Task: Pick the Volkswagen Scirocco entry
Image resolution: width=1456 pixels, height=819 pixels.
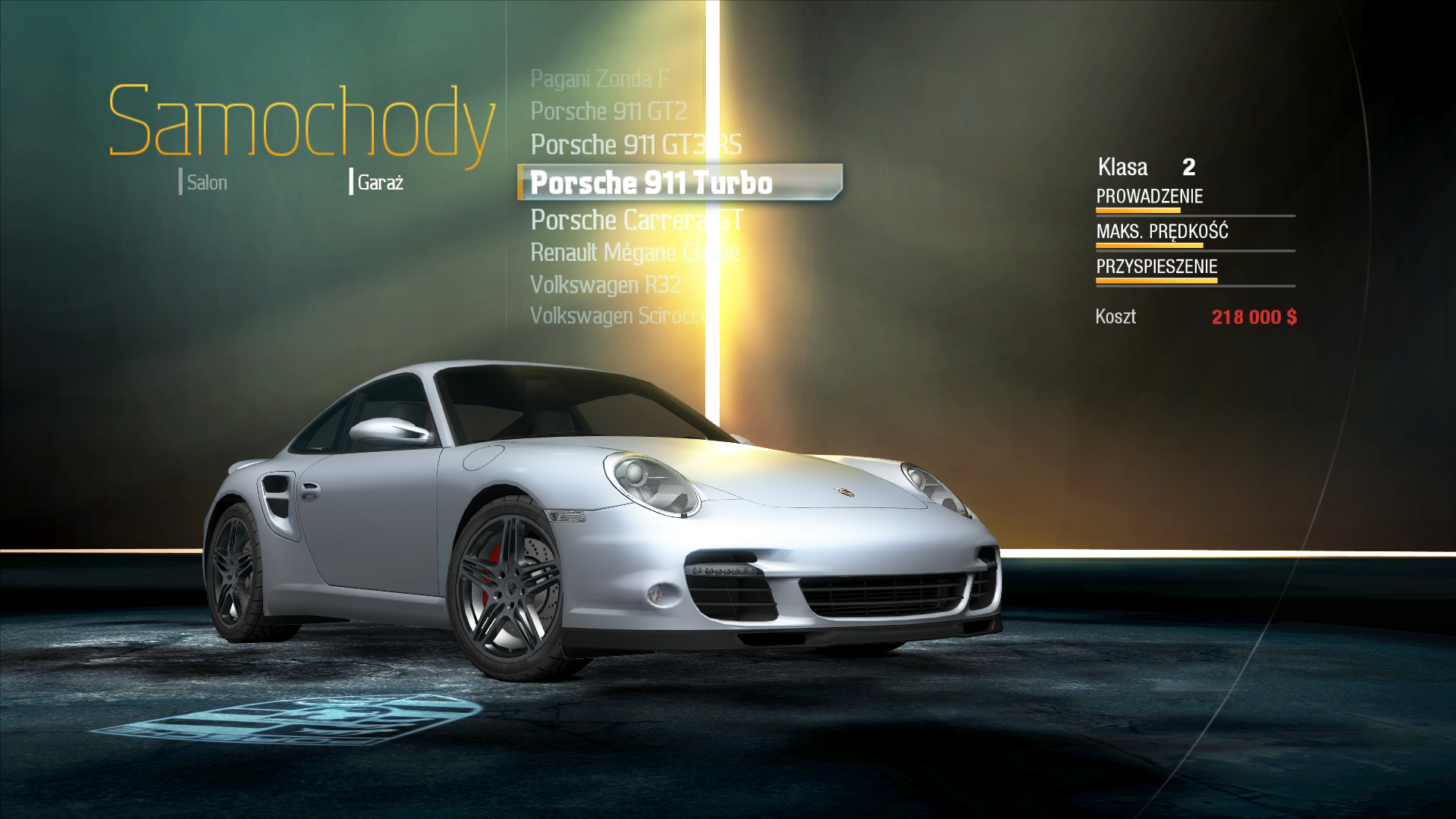Action: [x=617, y=315]
